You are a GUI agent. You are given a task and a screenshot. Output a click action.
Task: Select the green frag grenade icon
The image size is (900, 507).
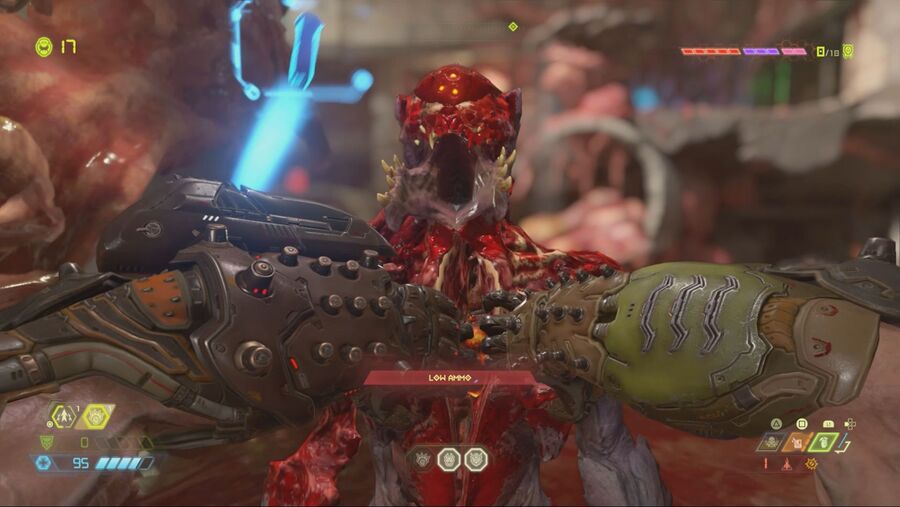tap(823, 441)
